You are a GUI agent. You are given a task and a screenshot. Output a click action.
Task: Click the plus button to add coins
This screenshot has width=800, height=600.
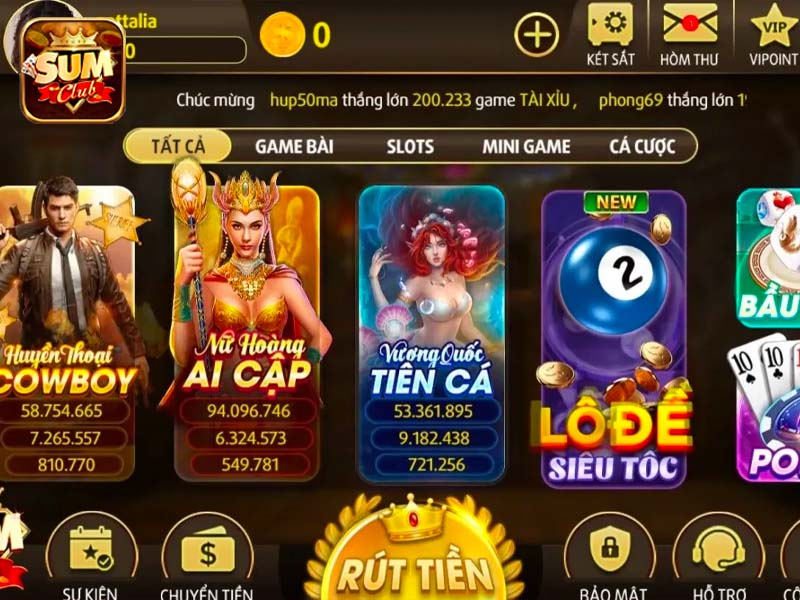(x=537, y=36)
